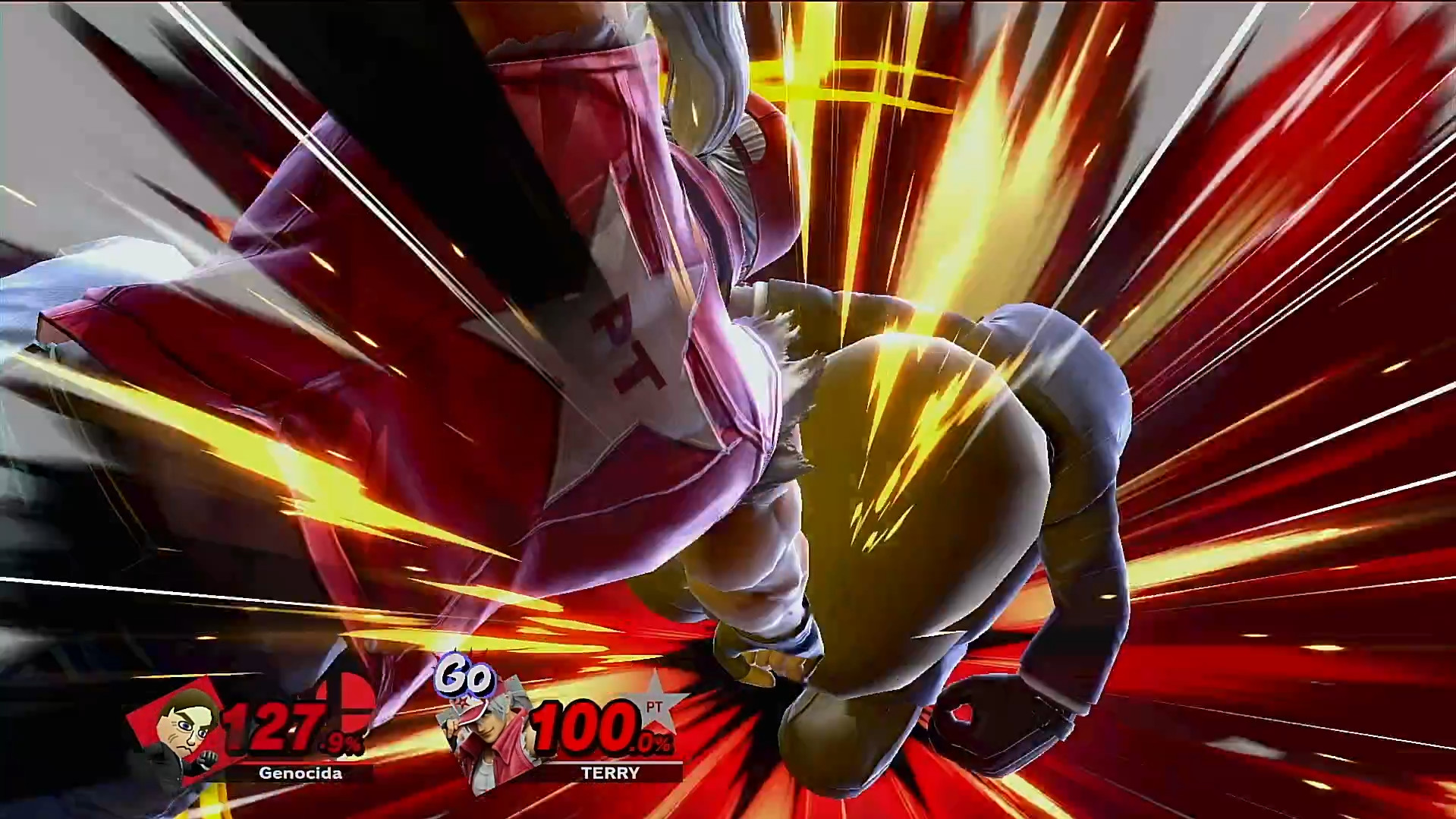The height and width of the screenshot is (819, 1456).
Task: Click the Genocida name label
Action: [300, 773]
